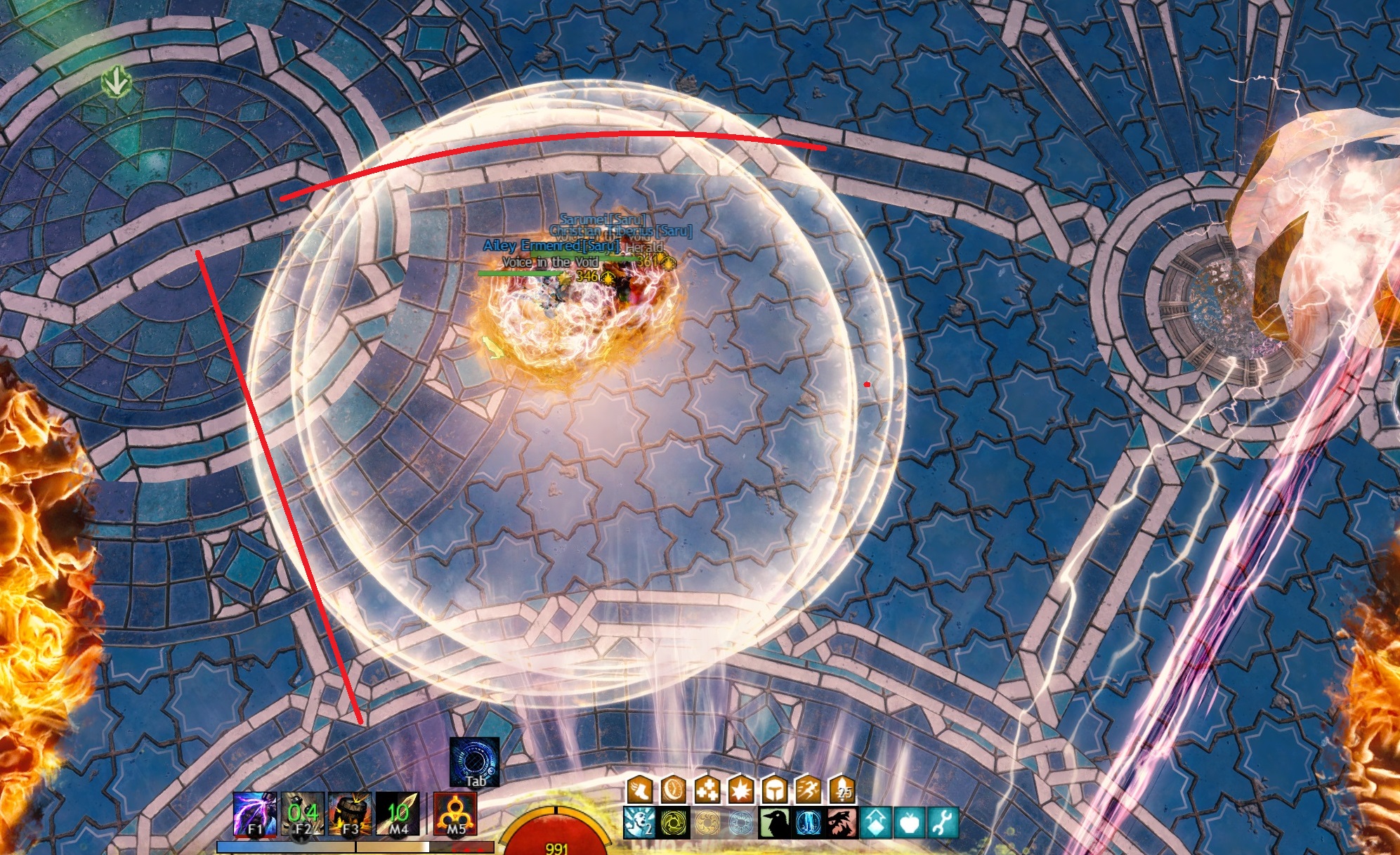Viewport: 1400px width, 855px height.
Task: Click the teal wrench utility buff icon
Action: point(943,823)
